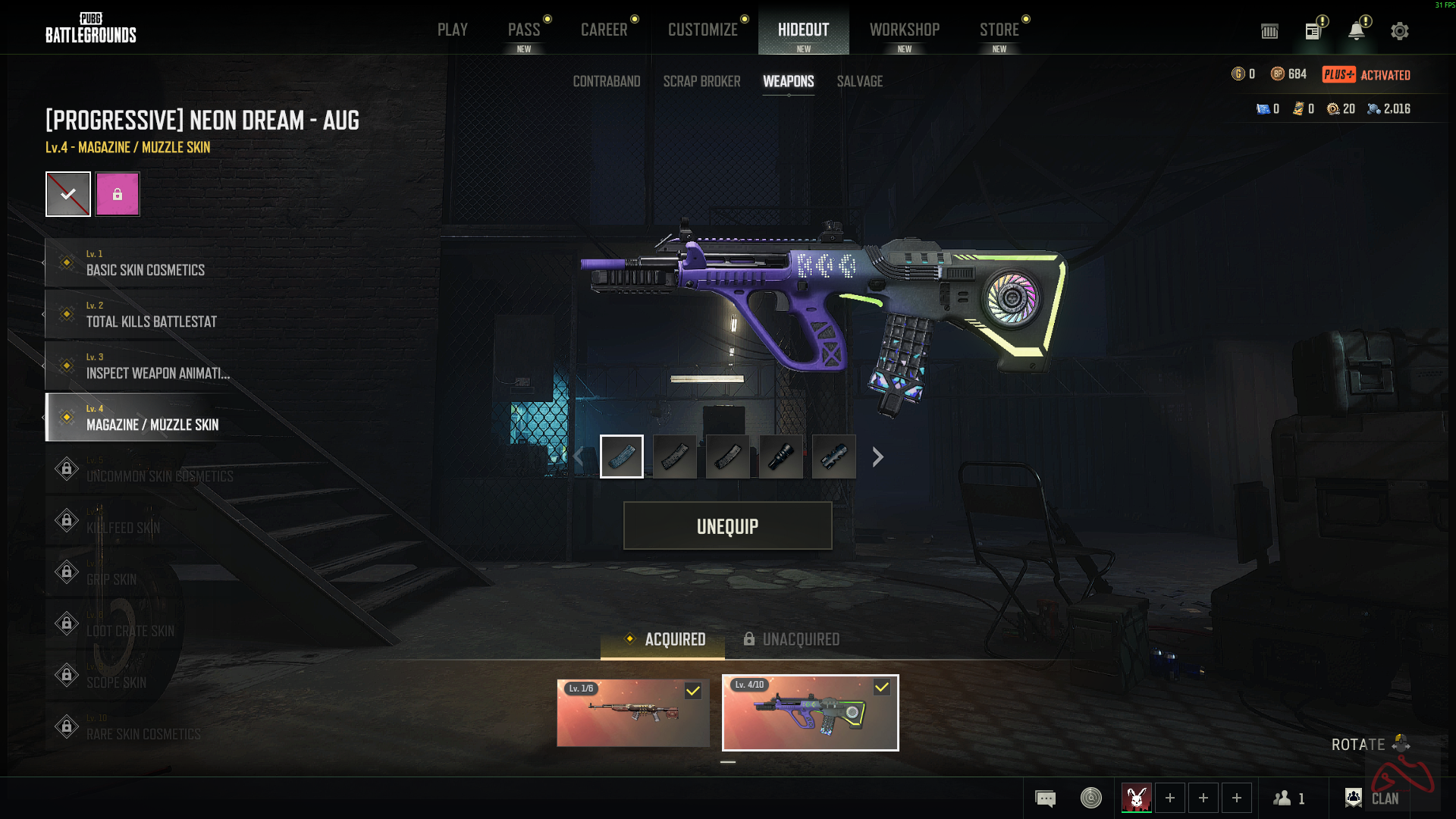Open the CUSTOMIZE menu

click(702, 30)
